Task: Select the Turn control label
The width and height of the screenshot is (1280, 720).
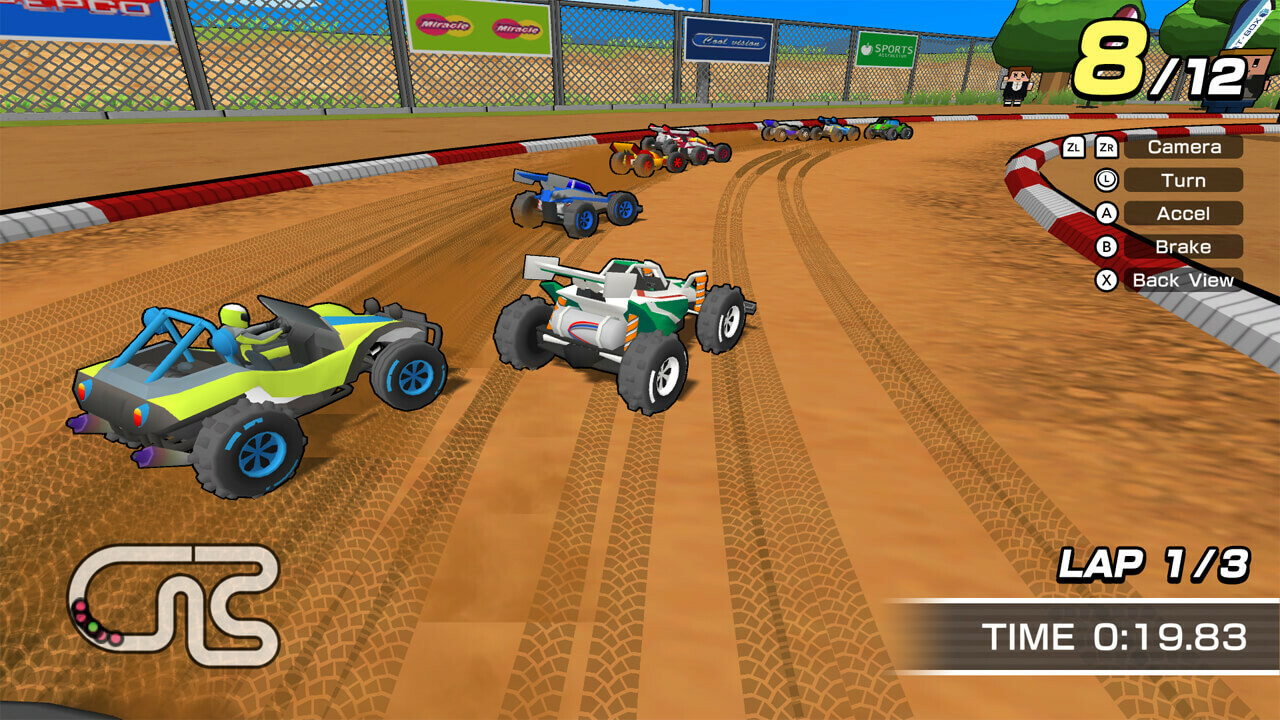Action: [x=1184, y=180]
